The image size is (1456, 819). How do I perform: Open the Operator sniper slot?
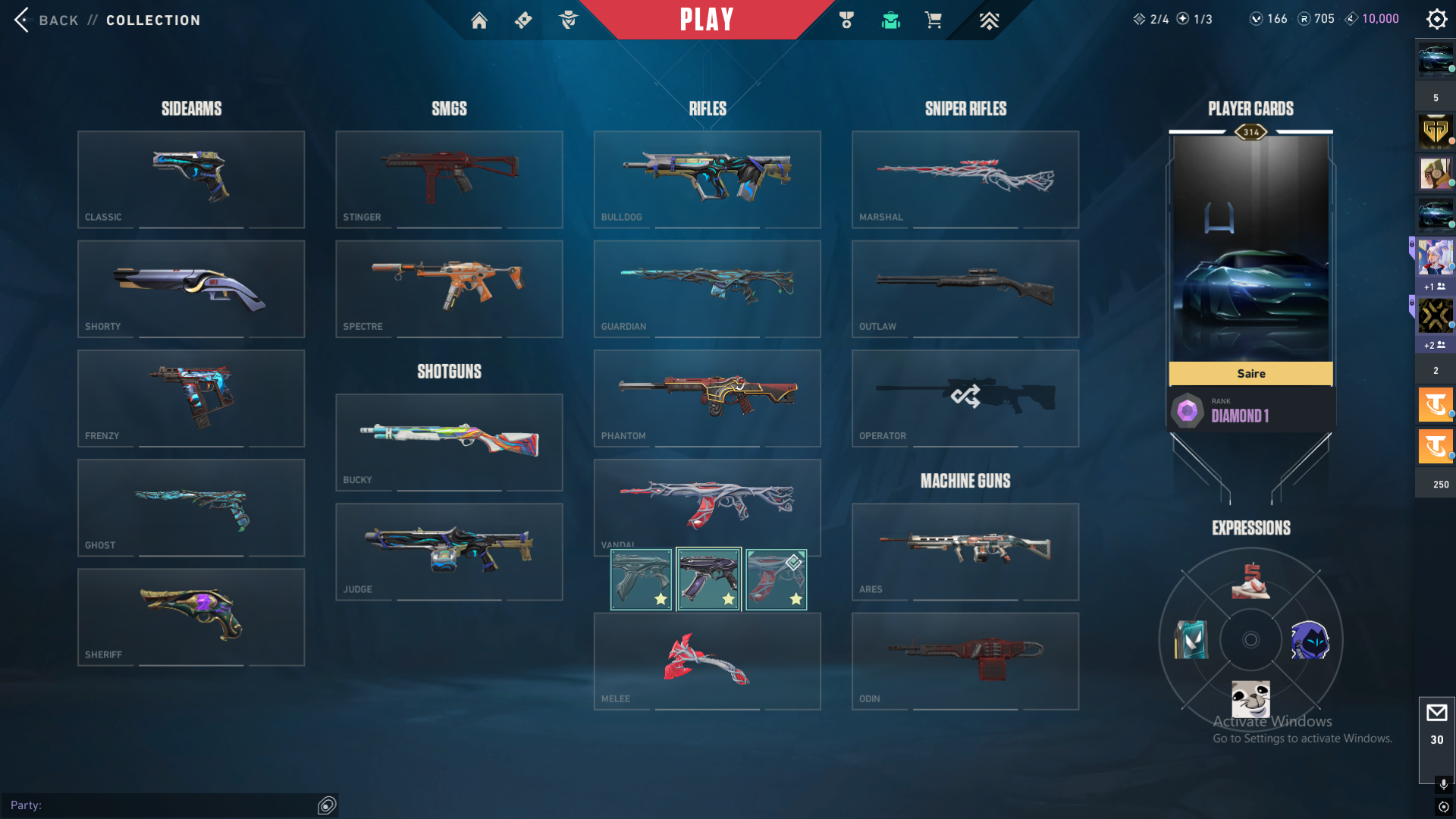tap(965, 397)
